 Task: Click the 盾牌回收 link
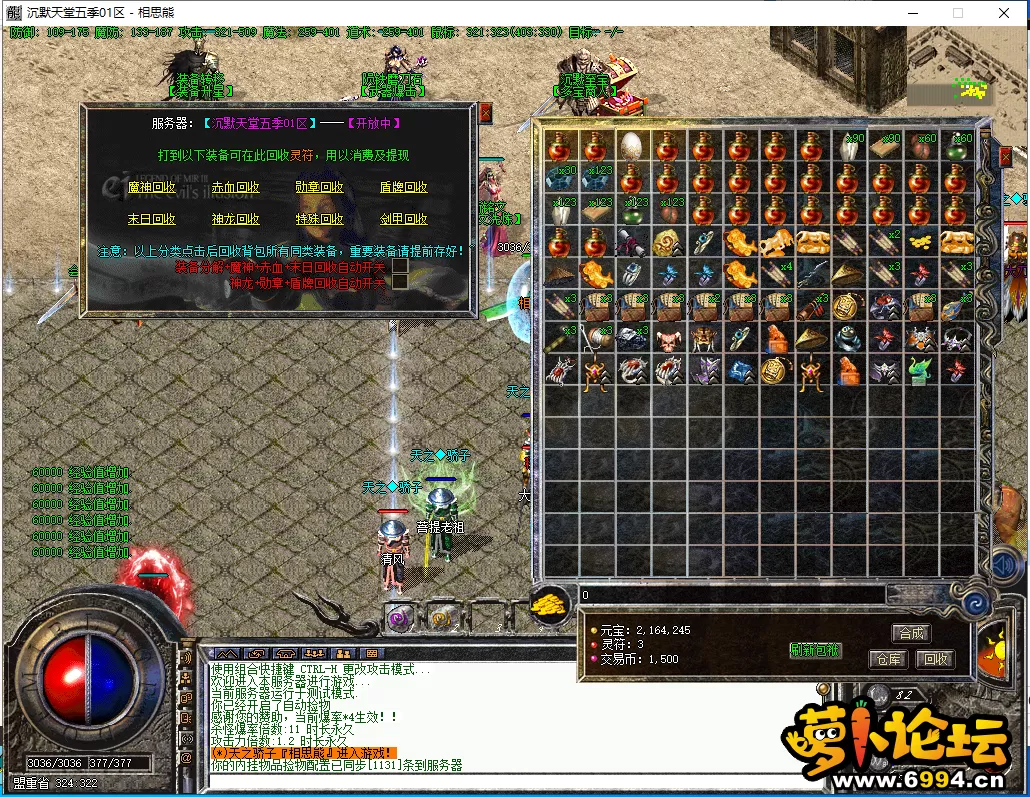click(x=403, y=187)
